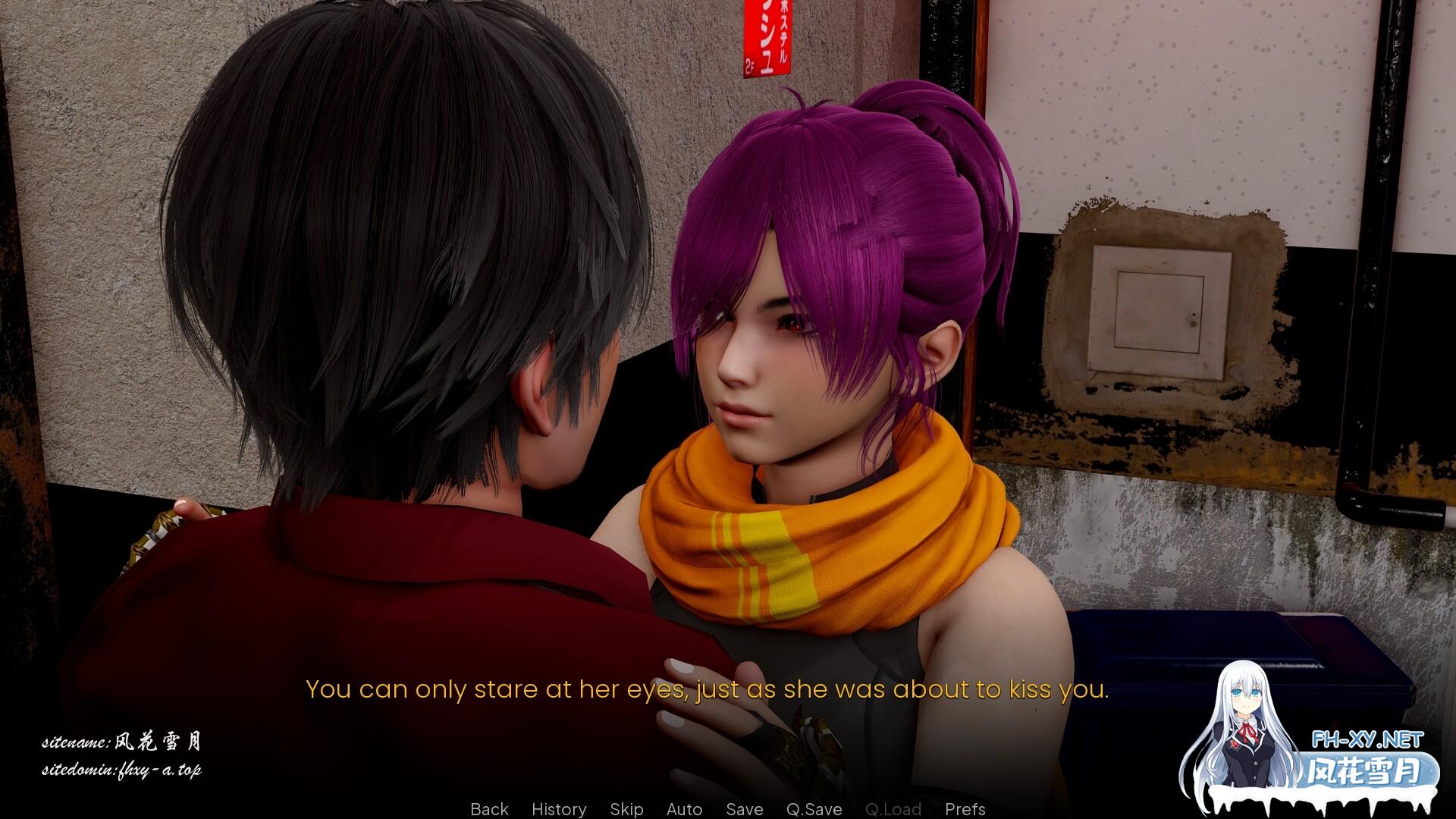Click Q.Save to quick save
The image size is (1456, 819).
814,809
